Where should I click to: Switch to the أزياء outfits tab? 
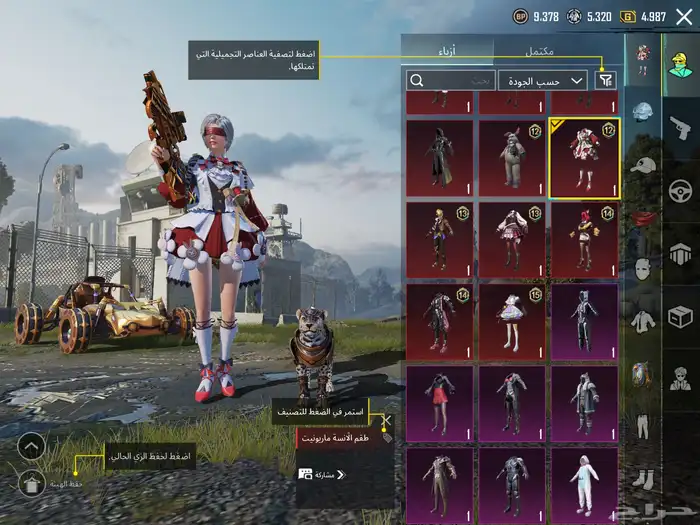coord(447,50)
